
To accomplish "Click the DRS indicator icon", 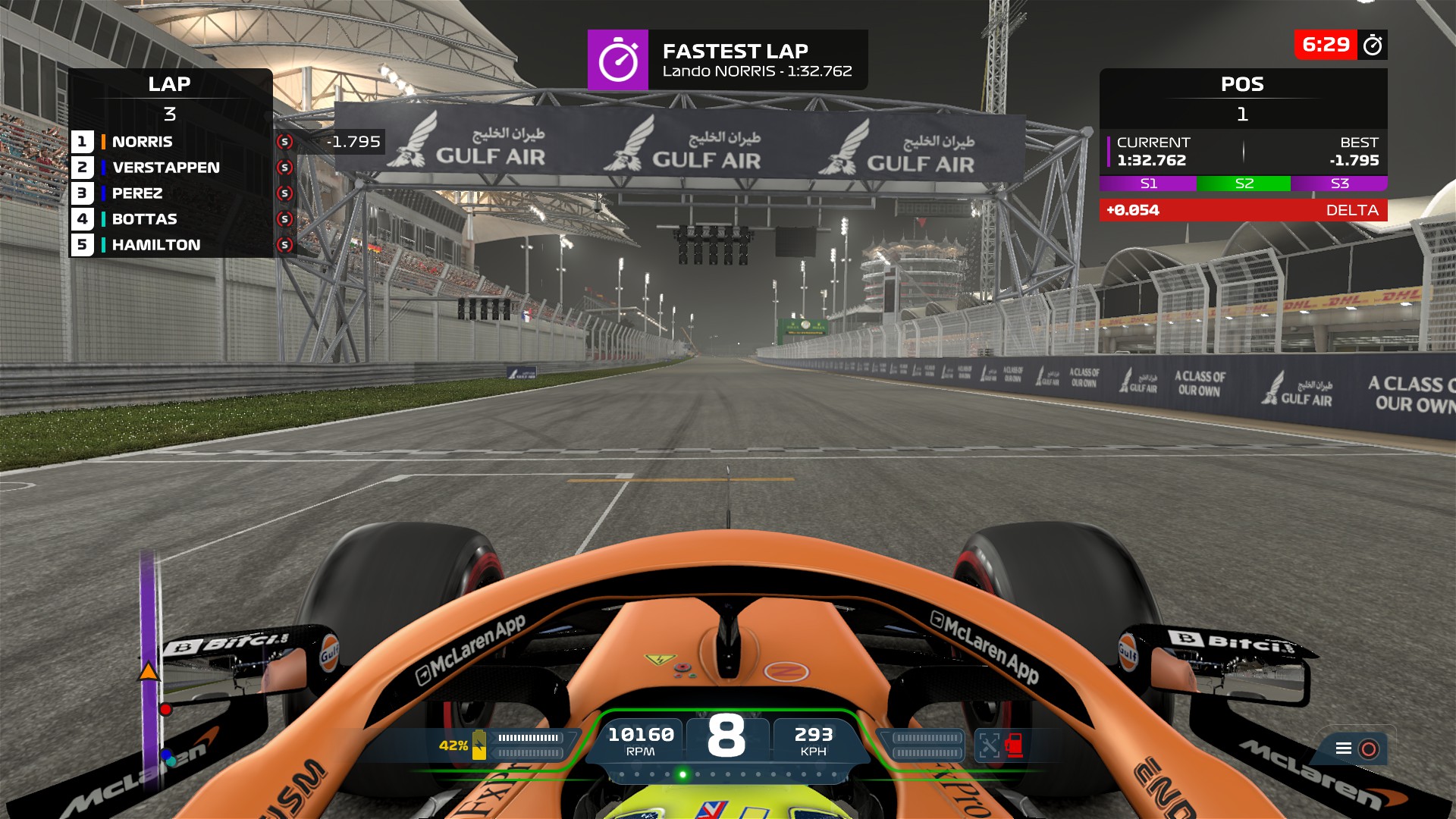I will click(989, 745).
